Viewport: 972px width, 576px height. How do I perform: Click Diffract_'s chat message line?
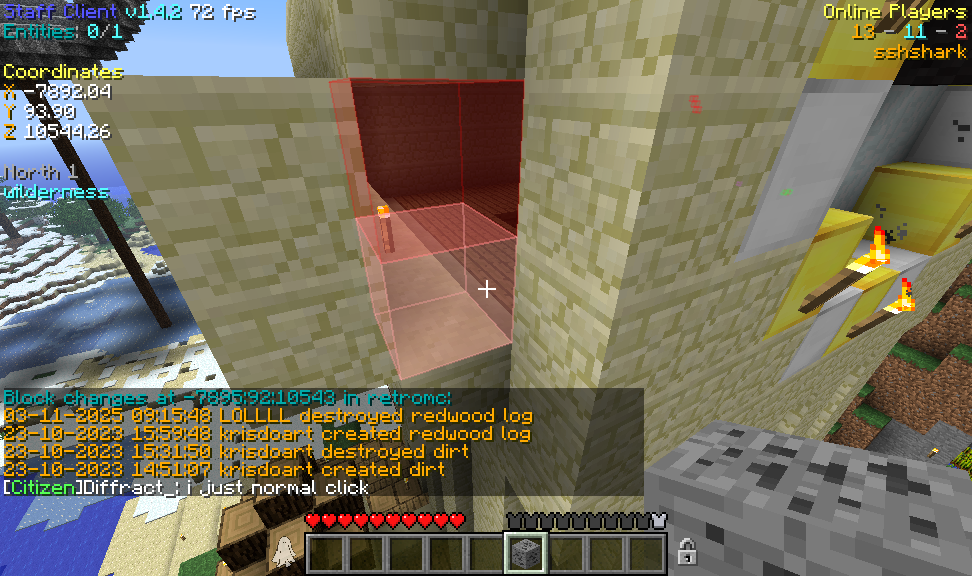(x=186, y=488)
